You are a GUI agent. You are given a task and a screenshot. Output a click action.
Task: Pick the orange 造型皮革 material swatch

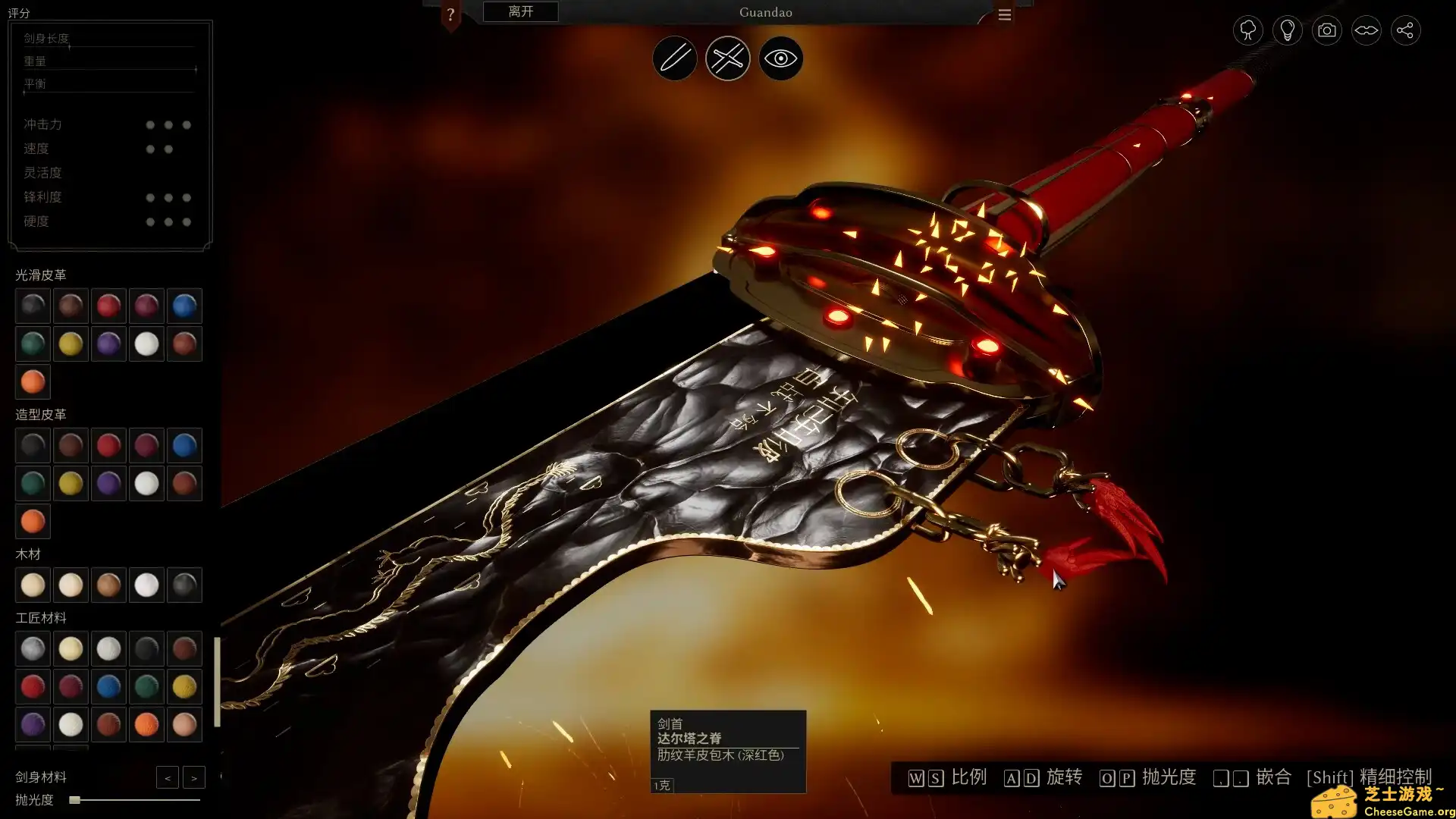click(x=33, y=521)
